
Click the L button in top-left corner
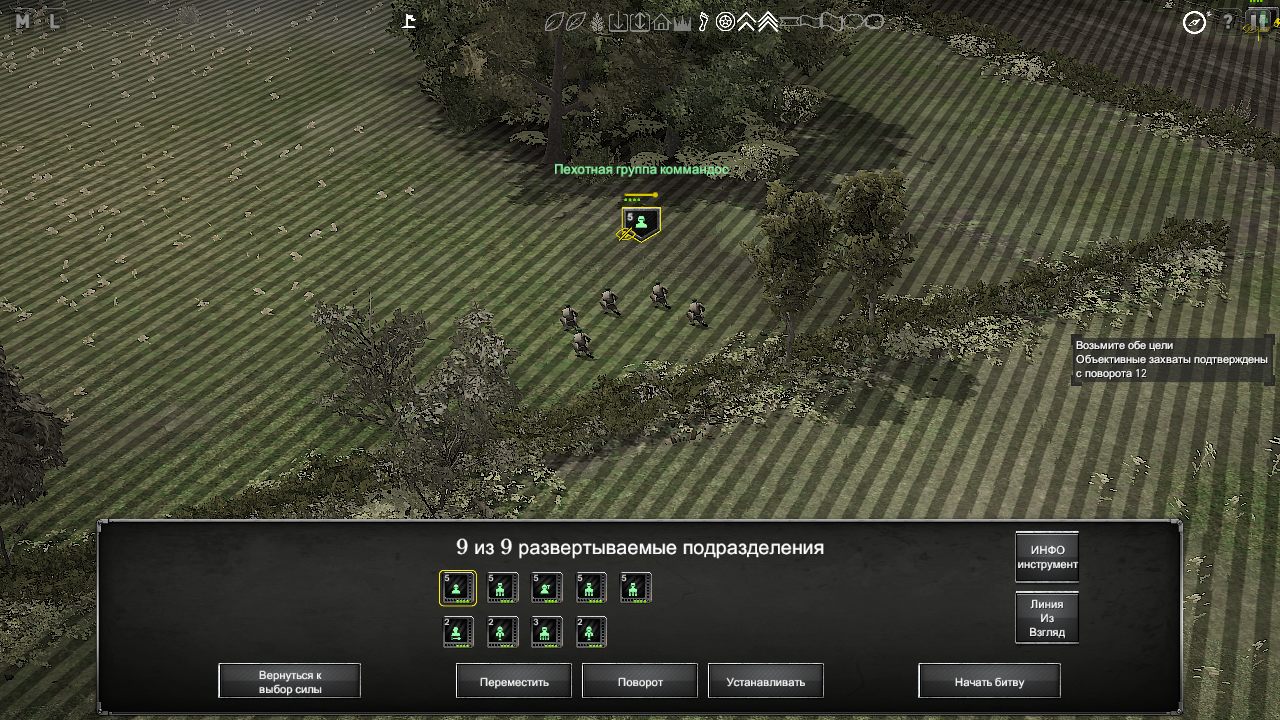click(x=54, y=20)
